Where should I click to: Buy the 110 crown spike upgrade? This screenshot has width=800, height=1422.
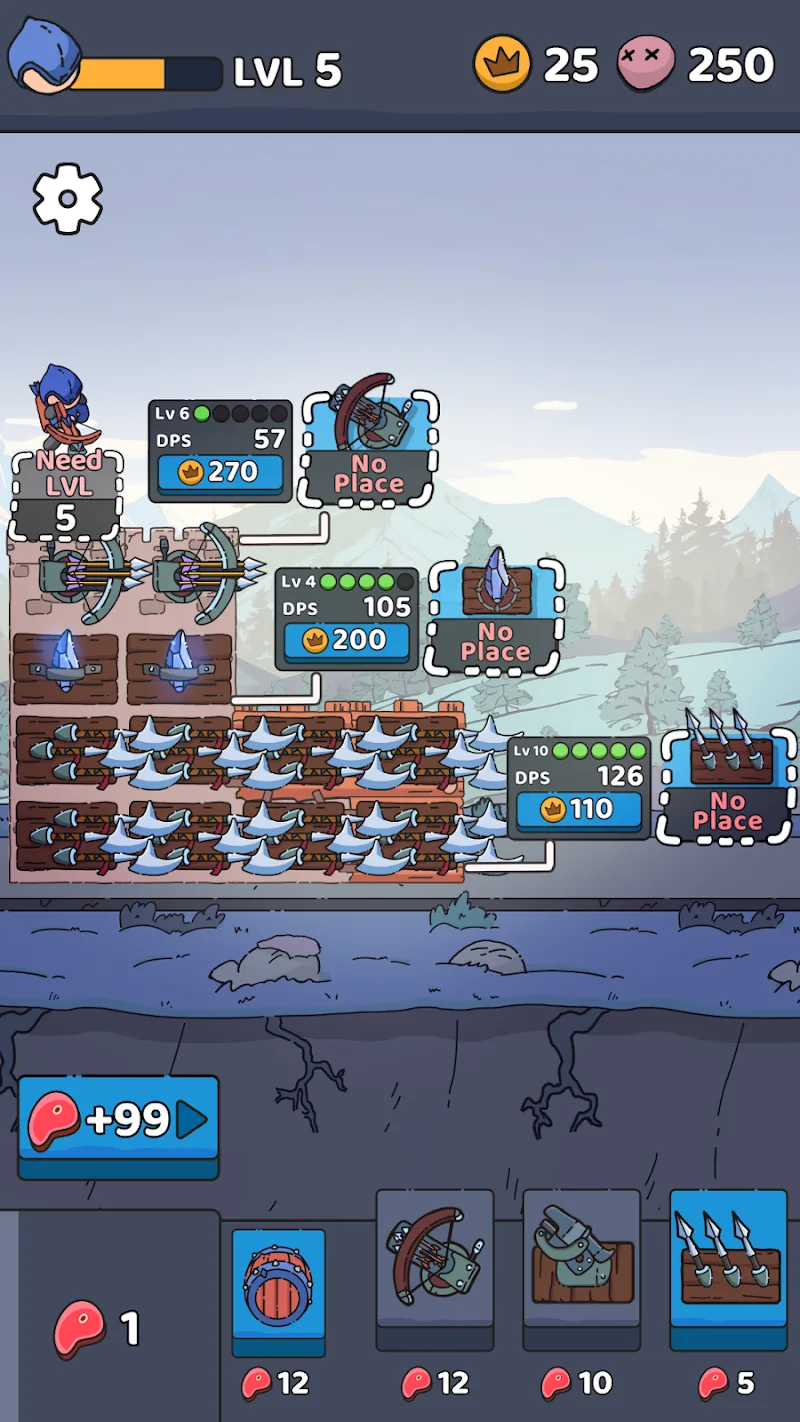(578, 808)
